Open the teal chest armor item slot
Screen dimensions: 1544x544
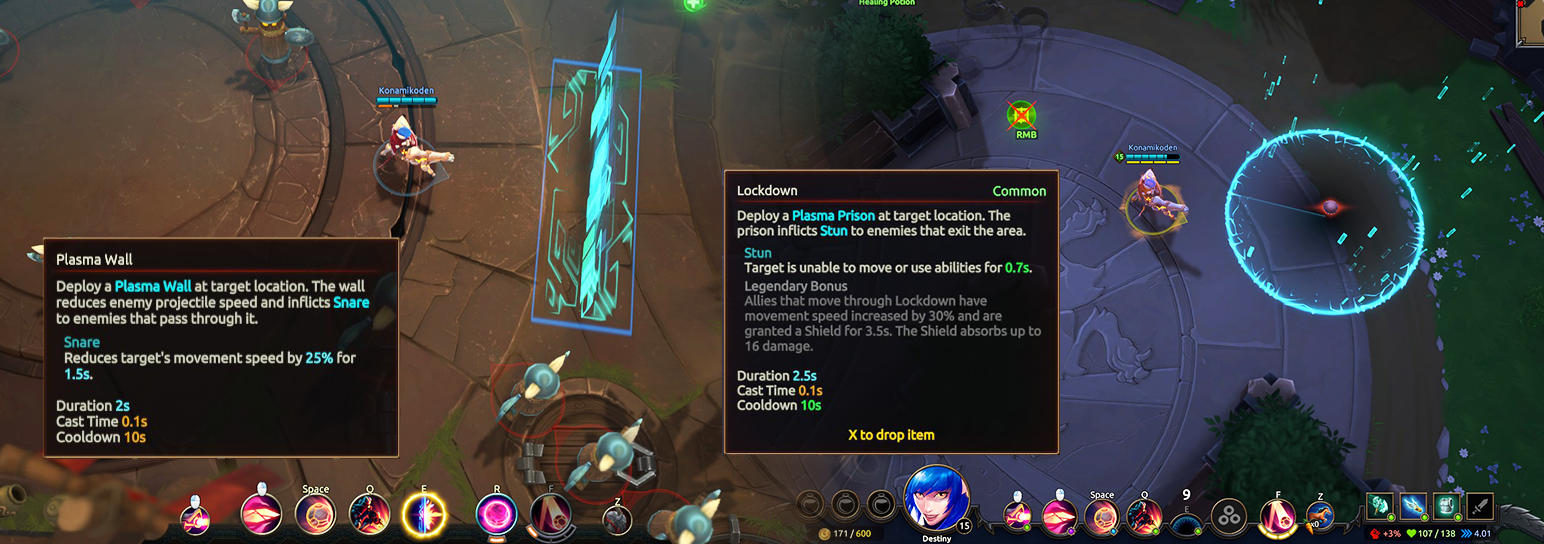pos(1446,507)
